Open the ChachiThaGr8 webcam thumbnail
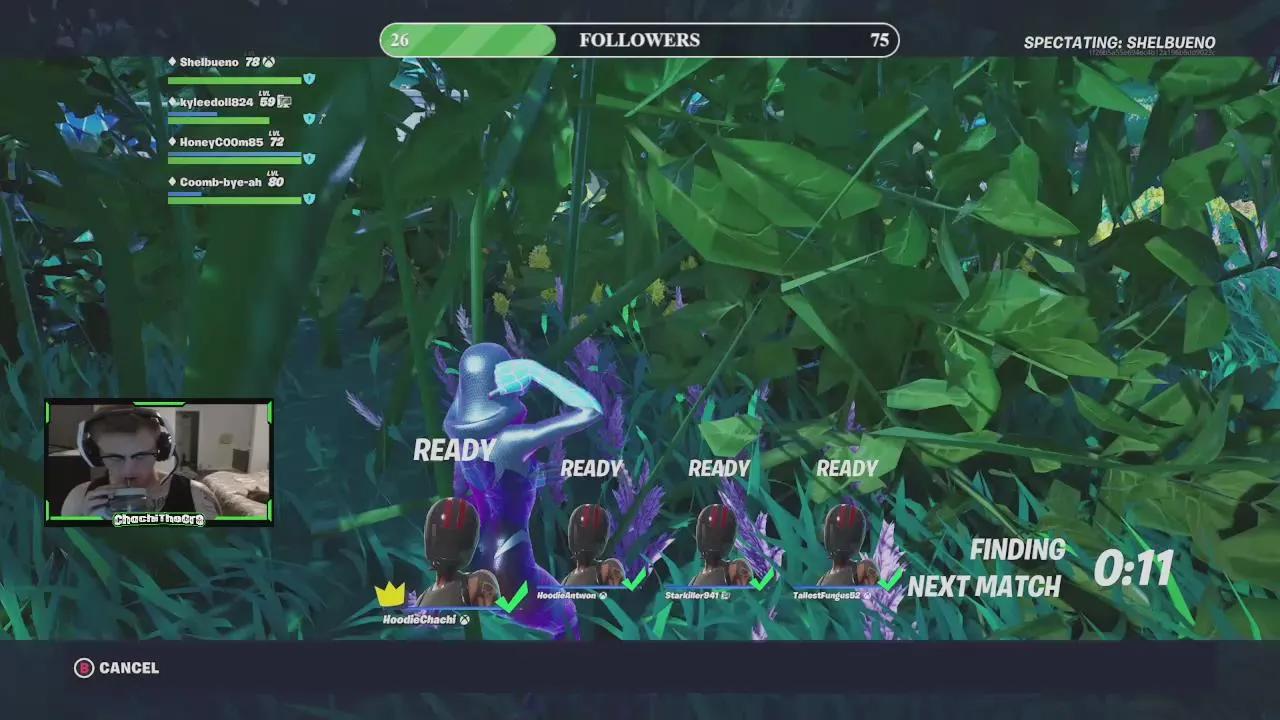Screen dimensions: 1280x720 158,462
